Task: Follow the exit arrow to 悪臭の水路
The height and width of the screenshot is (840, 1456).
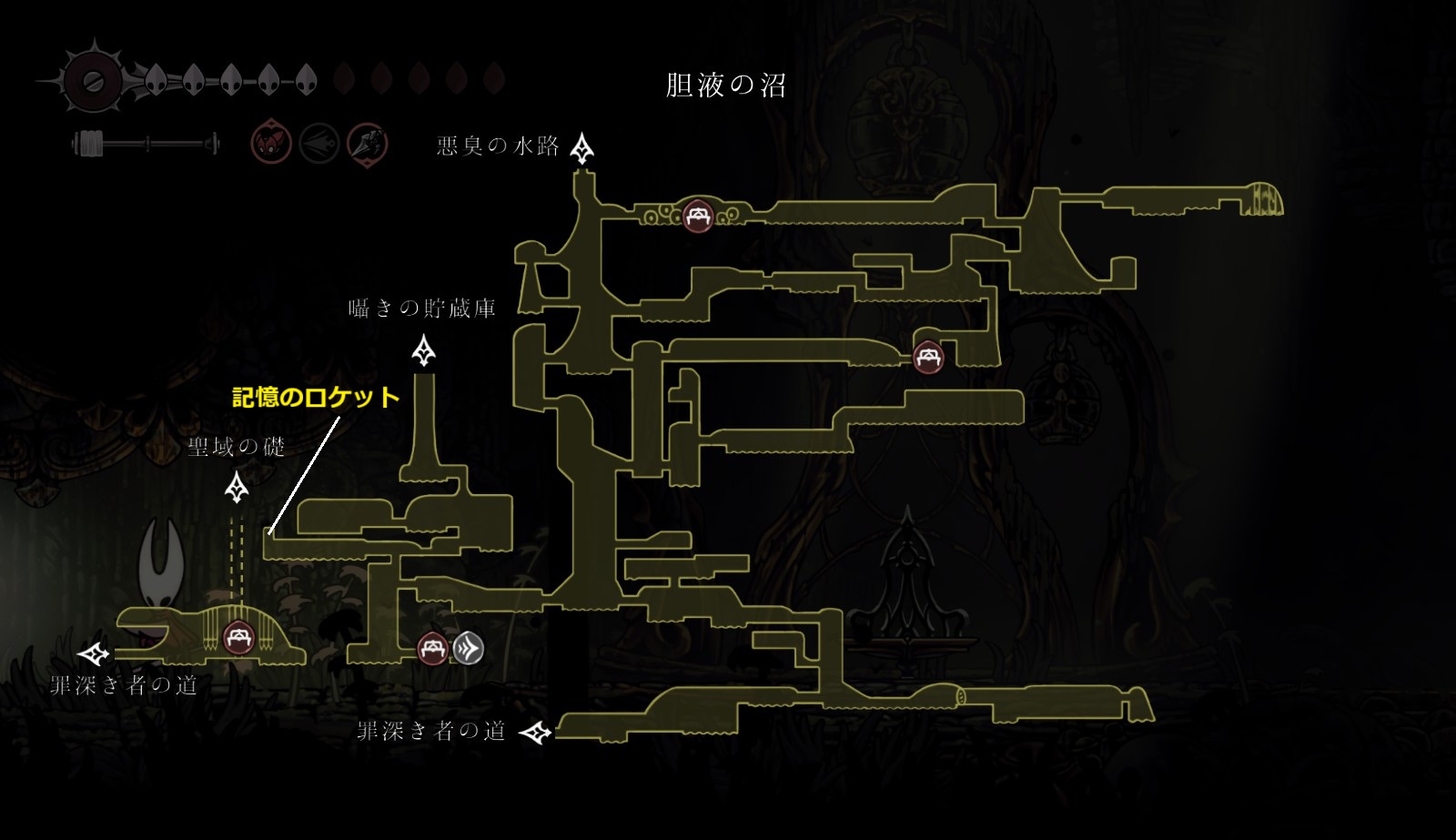Action: 582,148
